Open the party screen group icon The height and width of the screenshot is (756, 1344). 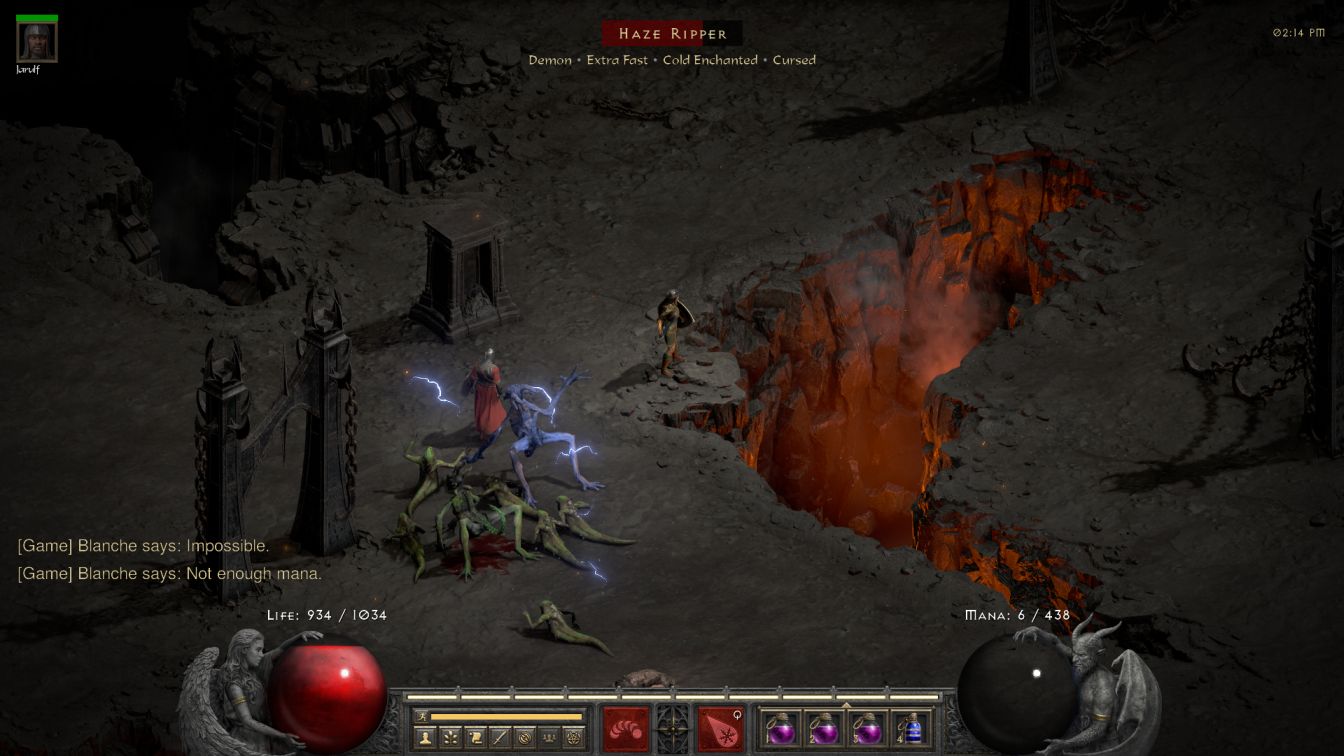(549, 738)
